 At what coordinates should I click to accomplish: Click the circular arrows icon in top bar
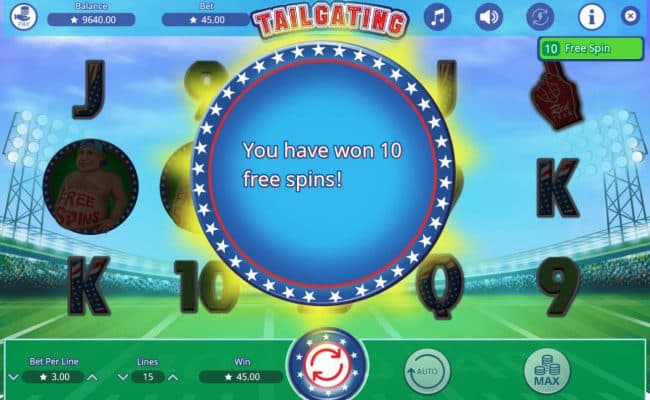(x=540, y=17)
